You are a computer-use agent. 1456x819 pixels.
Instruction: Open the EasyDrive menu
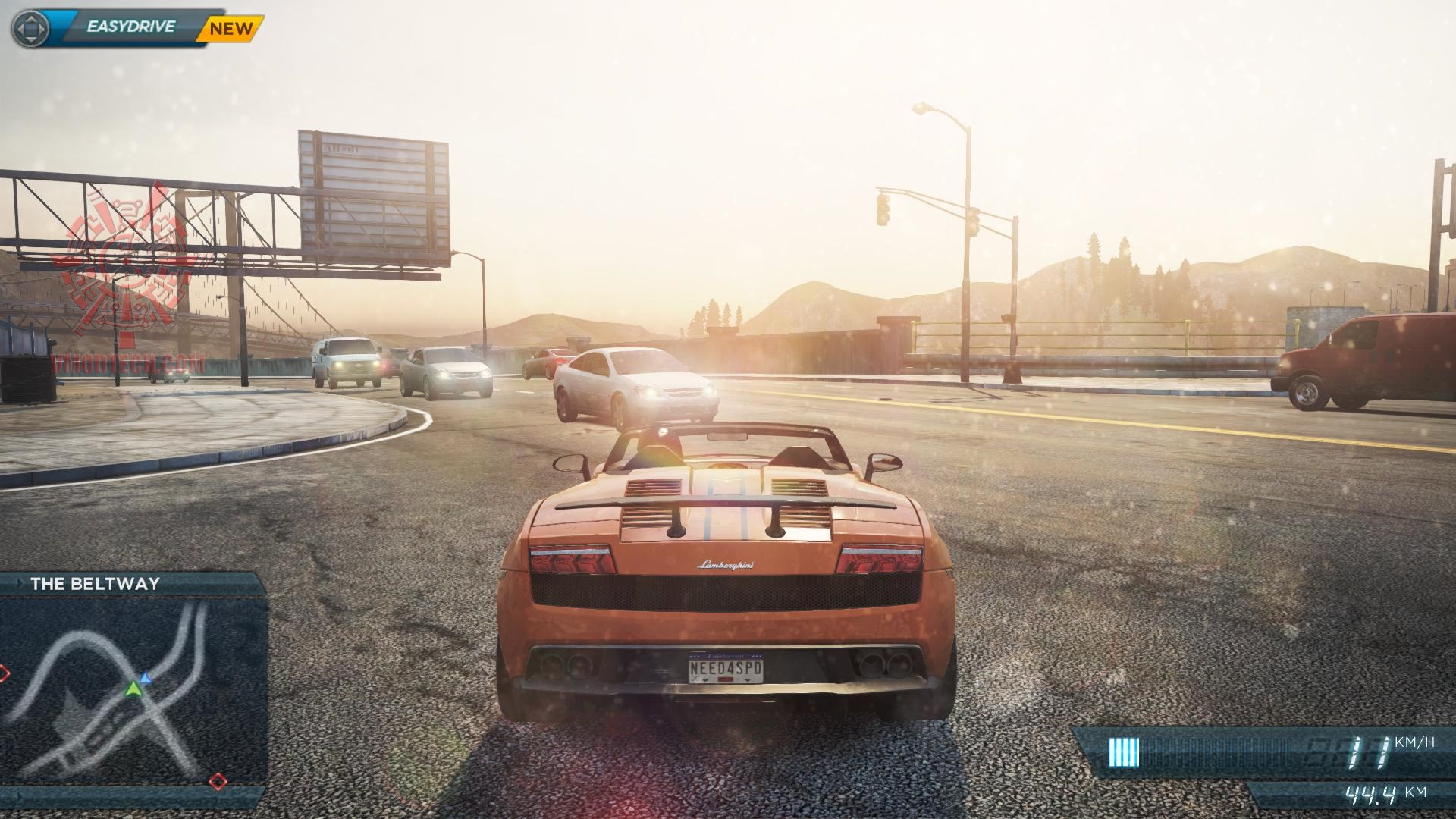tap(130, 27)
